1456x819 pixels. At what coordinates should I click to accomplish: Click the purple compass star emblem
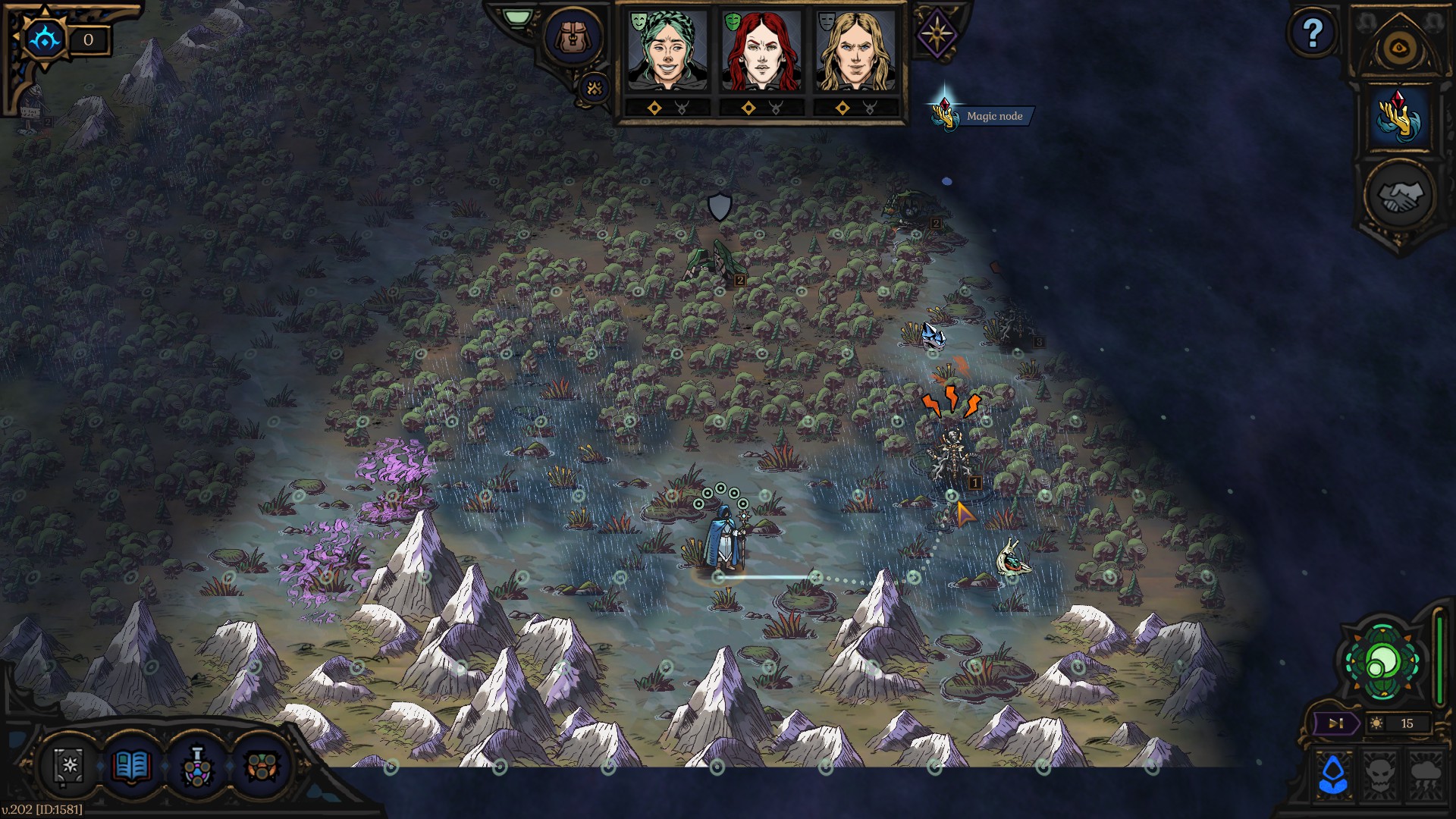(937, 34)
